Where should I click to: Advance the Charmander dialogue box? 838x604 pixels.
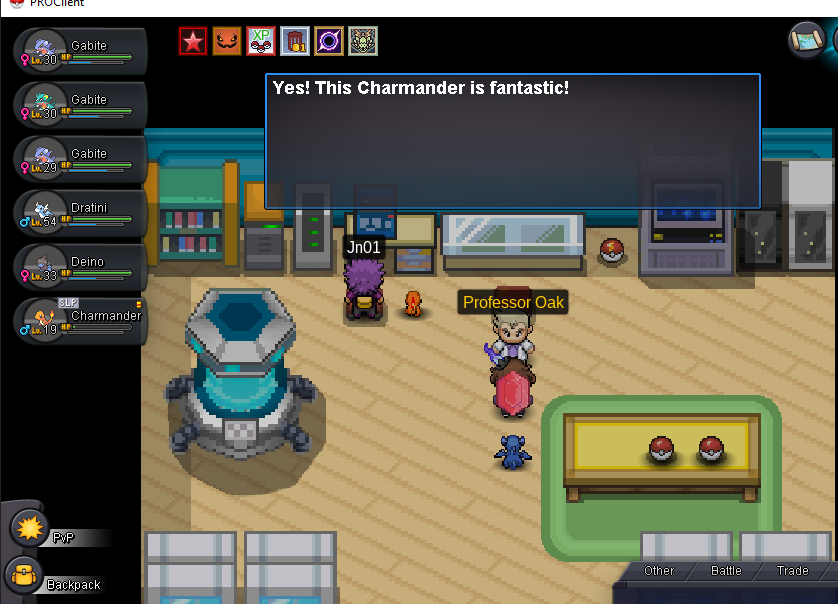pyautogui.click(x=512, y=141)
